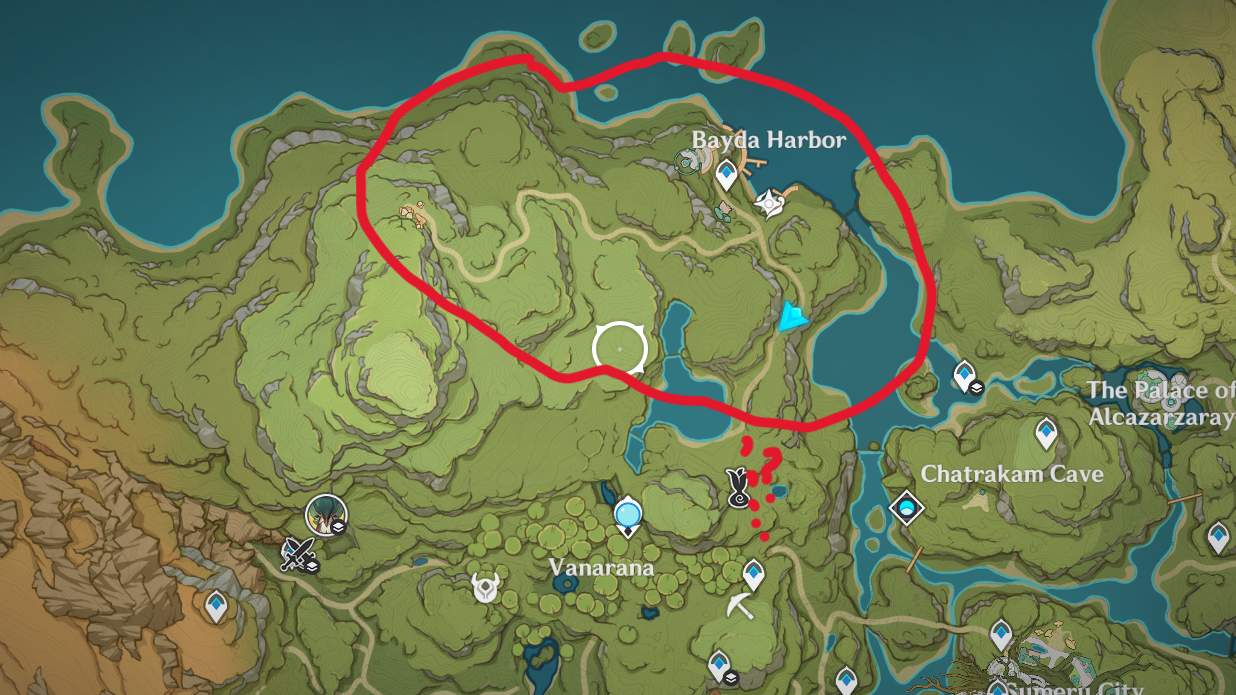
Task: Open the crossed swords marker
Action: click(297, 552)
